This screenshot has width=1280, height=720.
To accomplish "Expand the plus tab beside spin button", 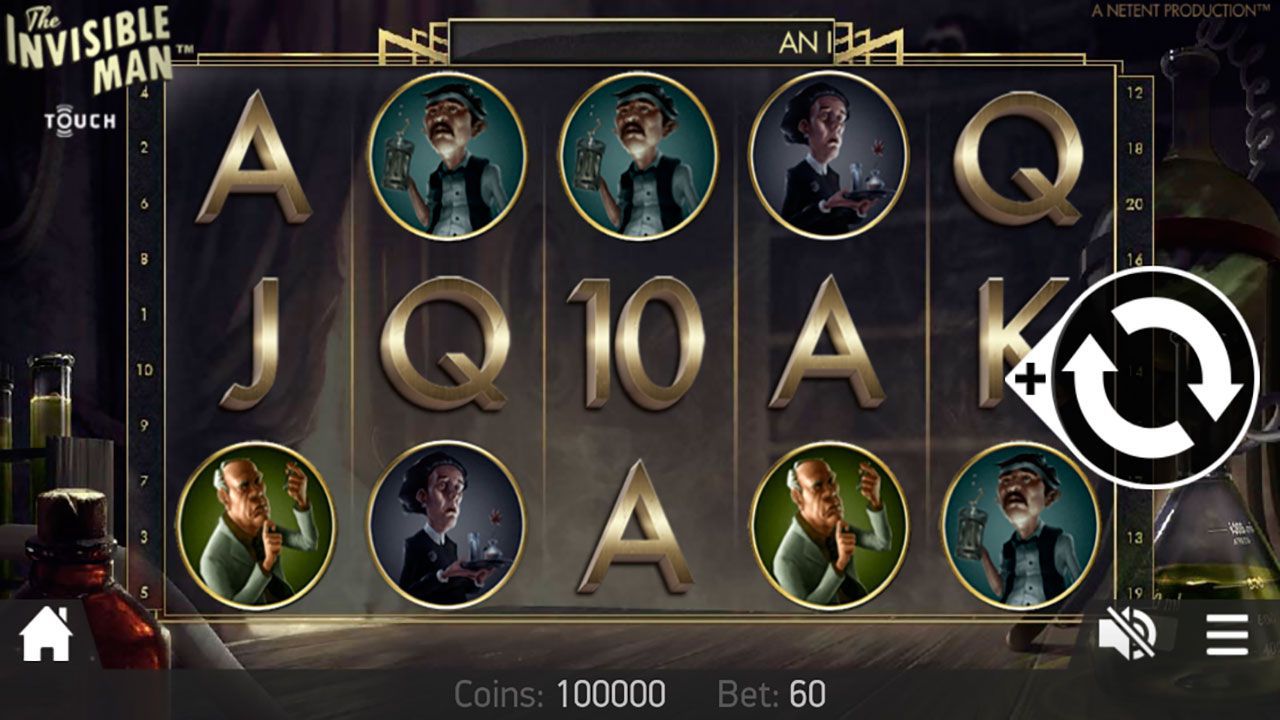I will pos(1030,379).
